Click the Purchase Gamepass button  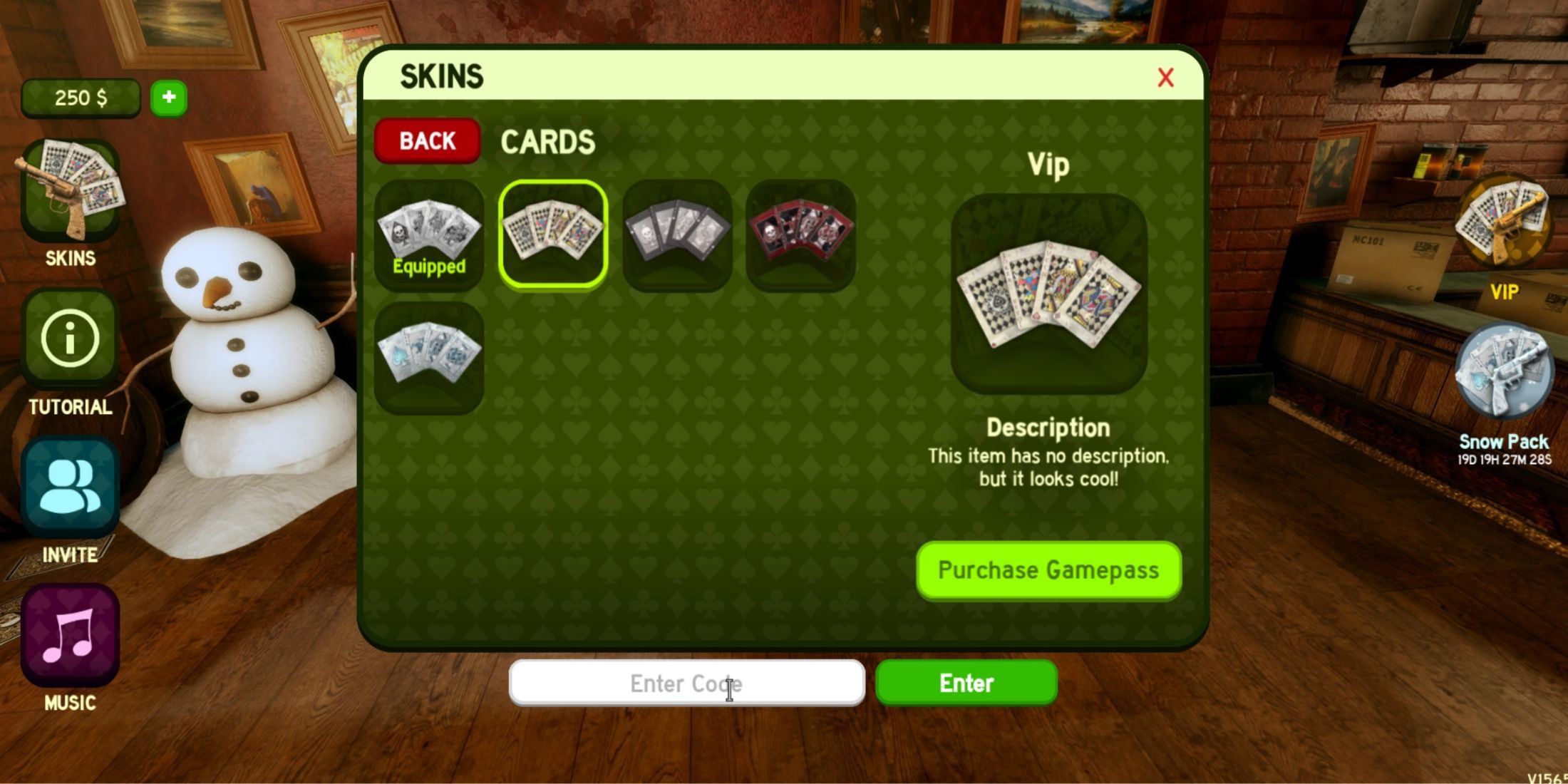1048,570
